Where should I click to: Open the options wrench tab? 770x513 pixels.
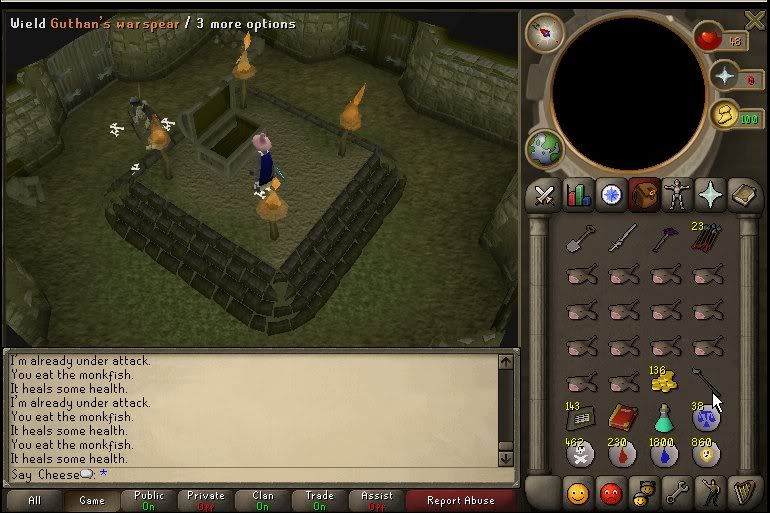tap(677, 492)
